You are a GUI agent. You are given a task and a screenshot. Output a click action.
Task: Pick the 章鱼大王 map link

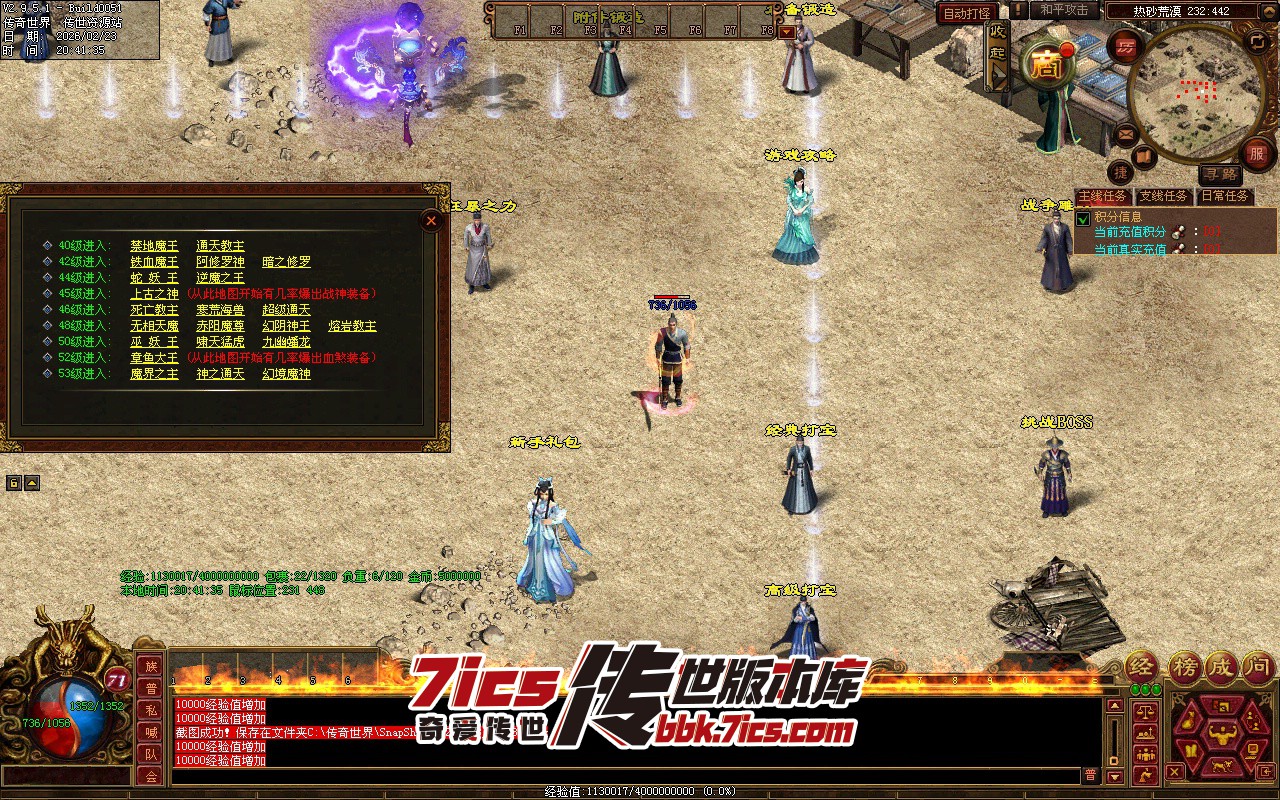154,358
